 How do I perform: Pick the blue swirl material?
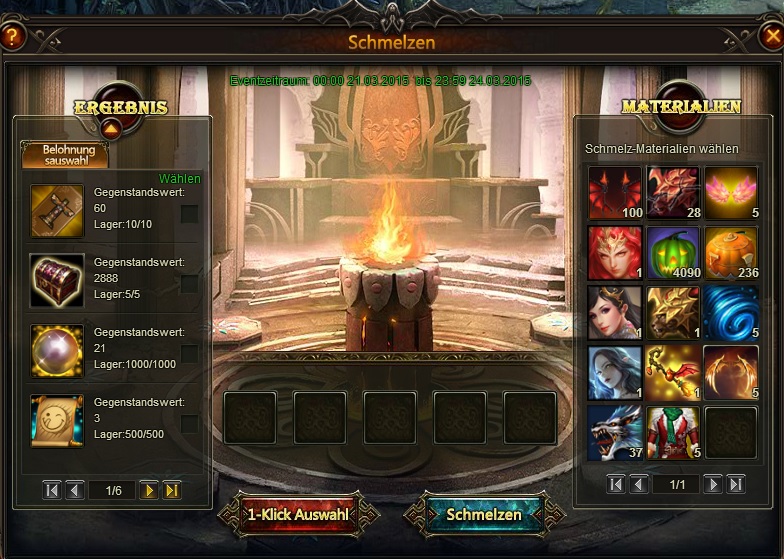coord(731,312)
